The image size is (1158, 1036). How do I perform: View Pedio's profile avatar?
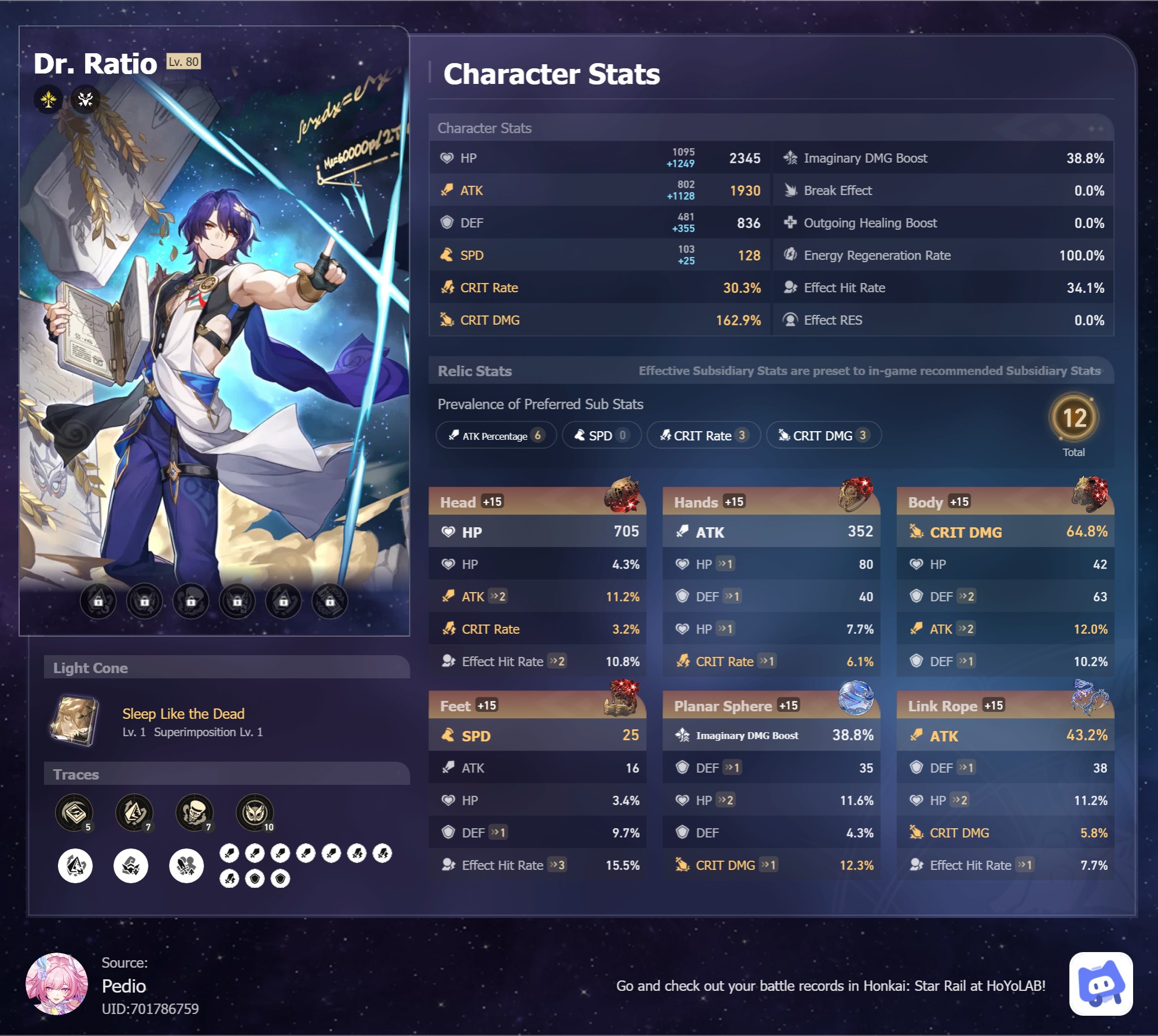pyautogui.click(x=57, y=984)
